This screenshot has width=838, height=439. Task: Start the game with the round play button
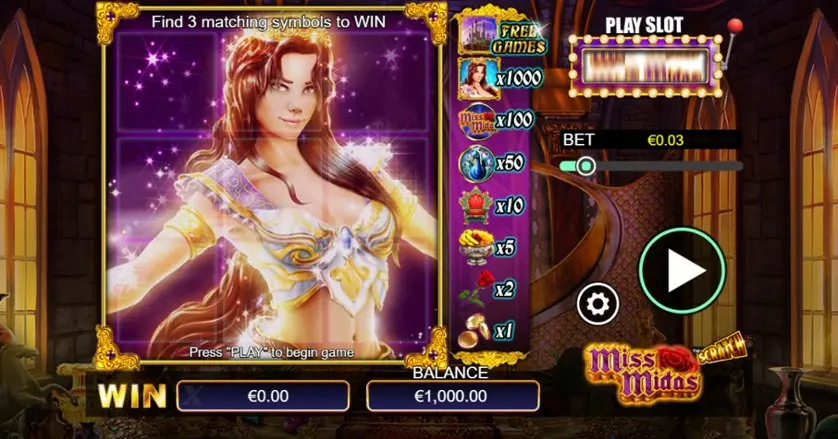pos(682,270)
